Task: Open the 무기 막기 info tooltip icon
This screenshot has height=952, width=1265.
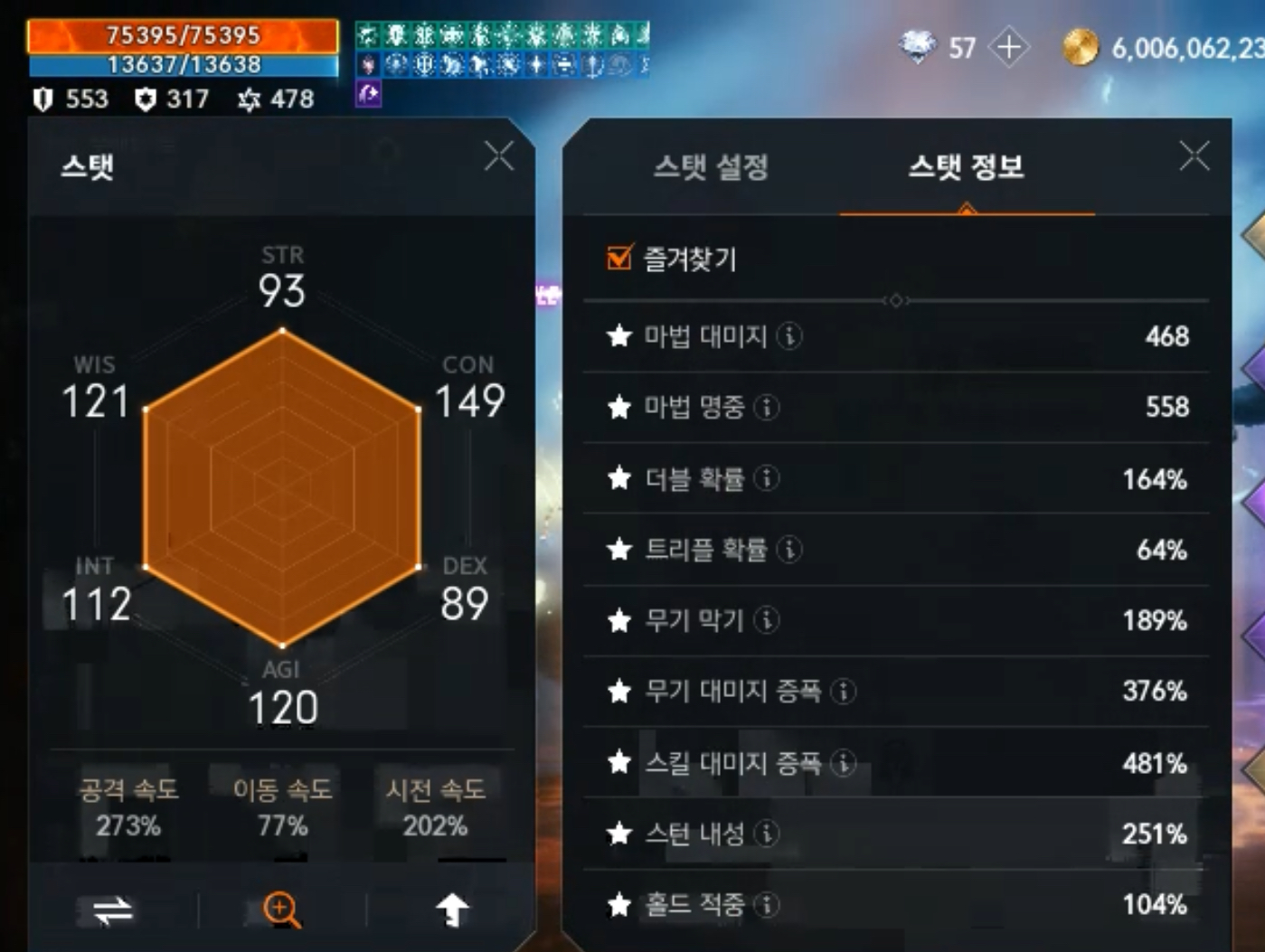Action: 765,621
